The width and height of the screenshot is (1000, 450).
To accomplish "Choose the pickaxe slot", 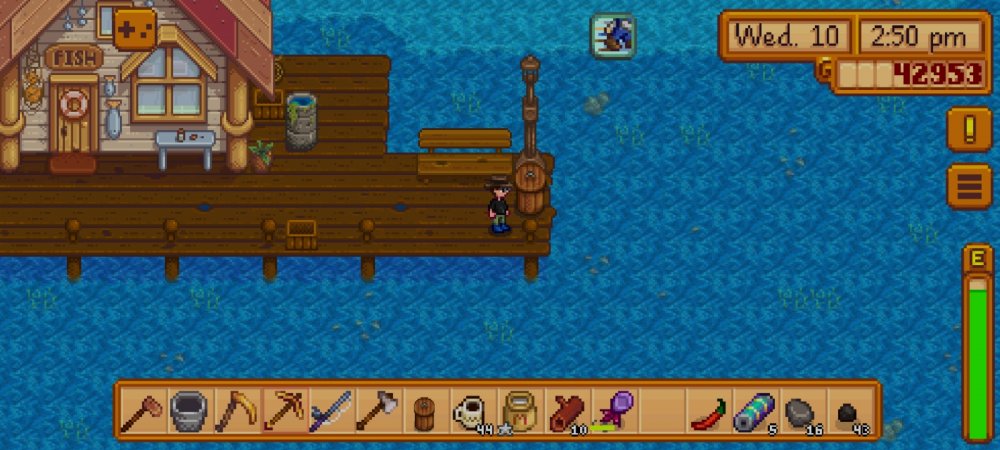I will click(x=283, y=411).
